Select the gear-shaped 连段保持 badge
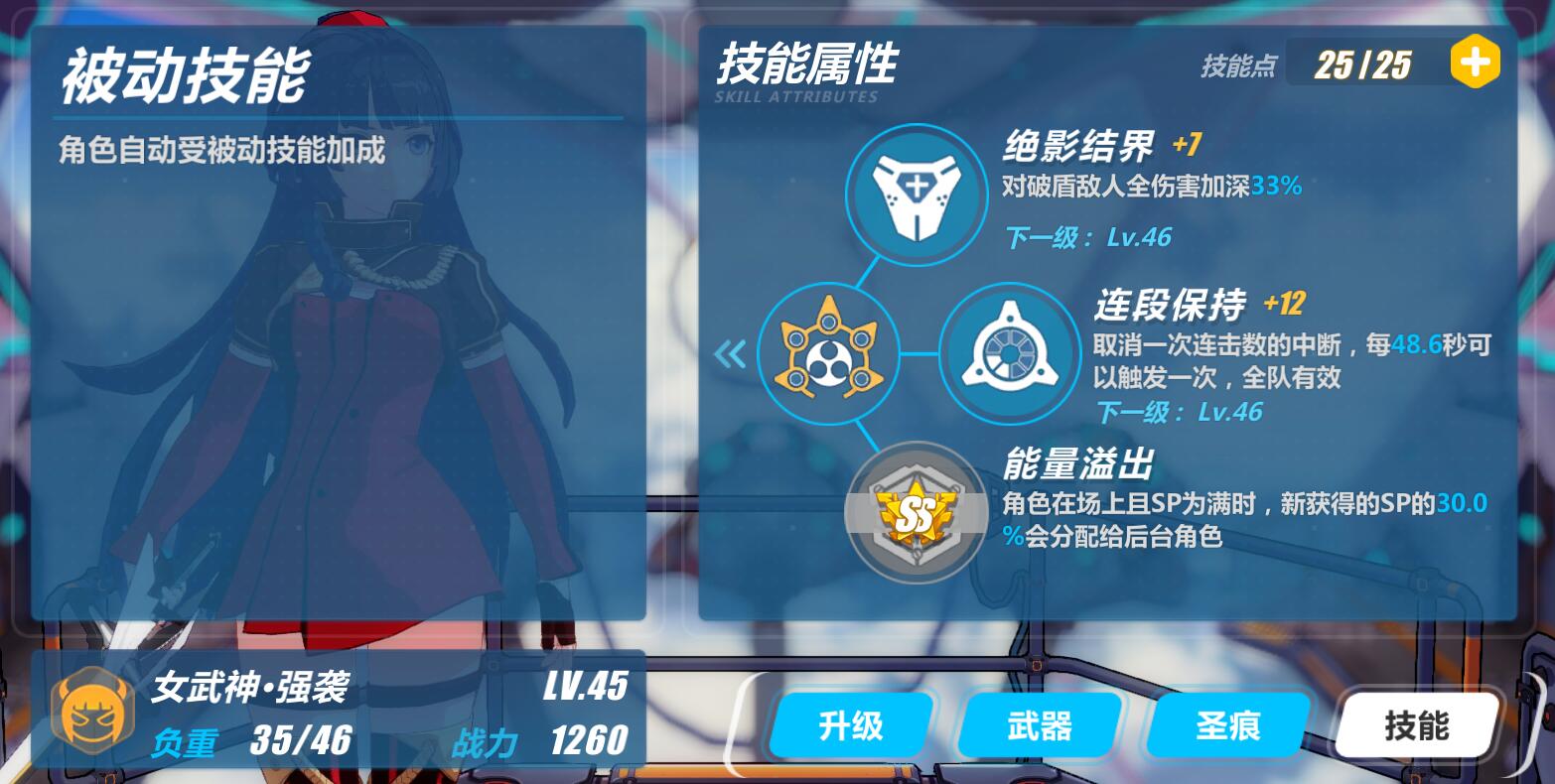1555x784 pixels. [1009, 353]
